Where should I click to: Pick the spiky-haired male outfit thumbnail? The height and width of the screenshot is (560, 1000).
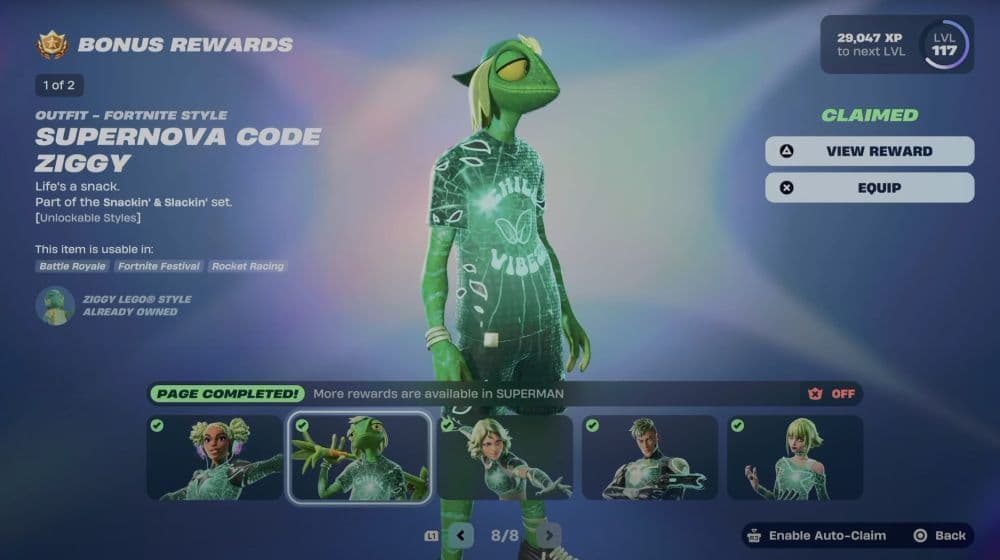(x=650, y=458)
